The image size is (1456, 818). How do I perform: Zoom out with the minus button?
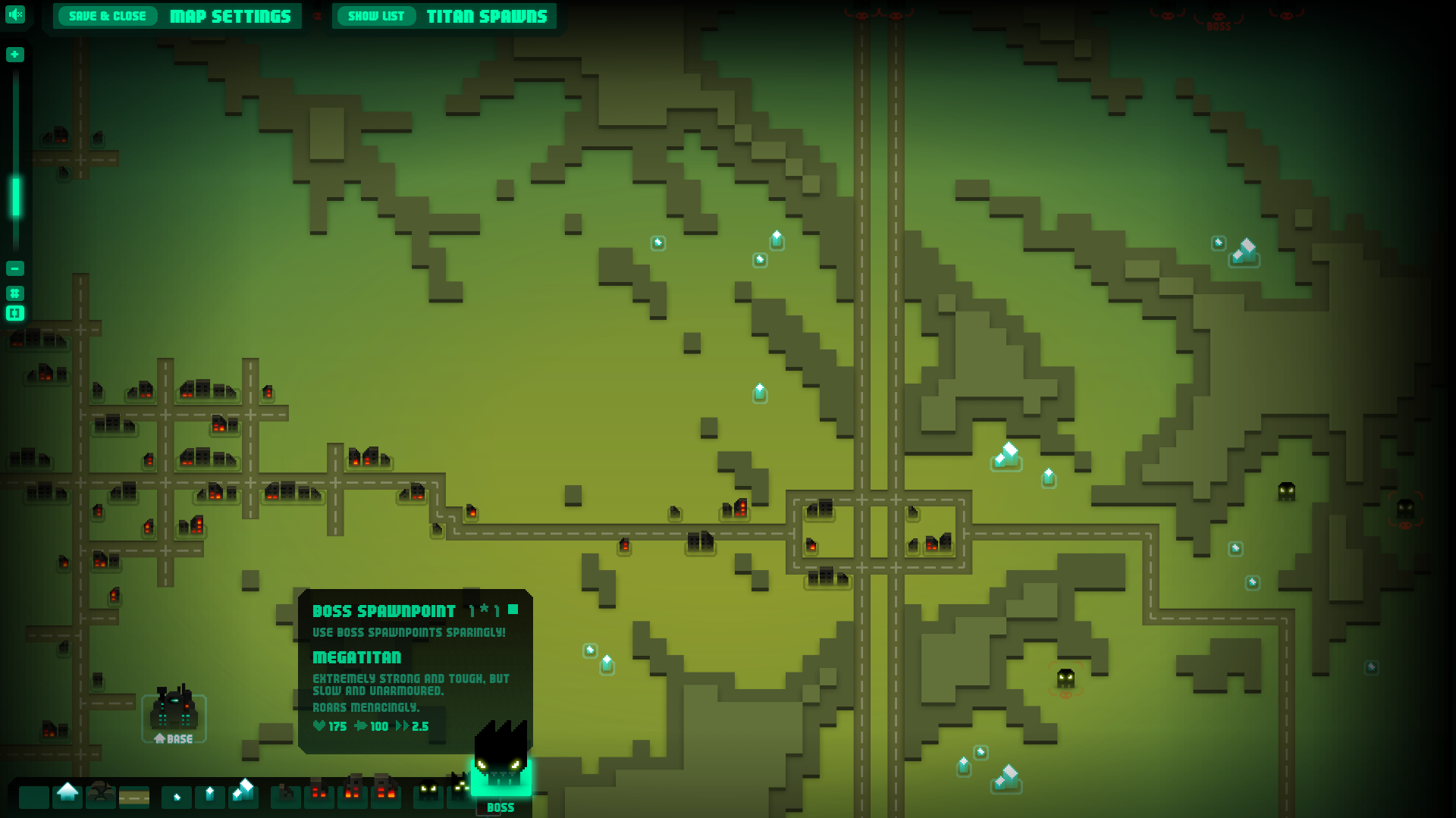tap(15, 268)
